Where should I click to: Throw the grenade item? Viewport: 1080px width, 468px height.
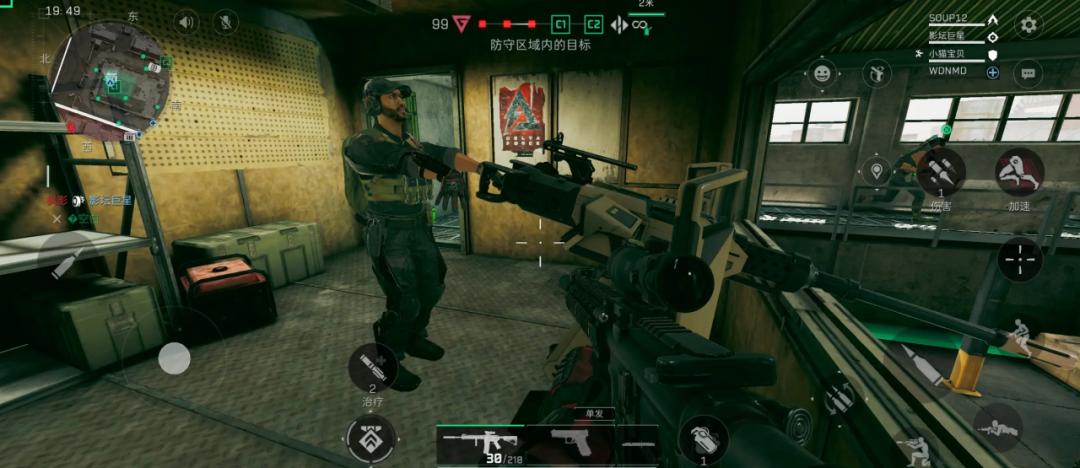703,438
